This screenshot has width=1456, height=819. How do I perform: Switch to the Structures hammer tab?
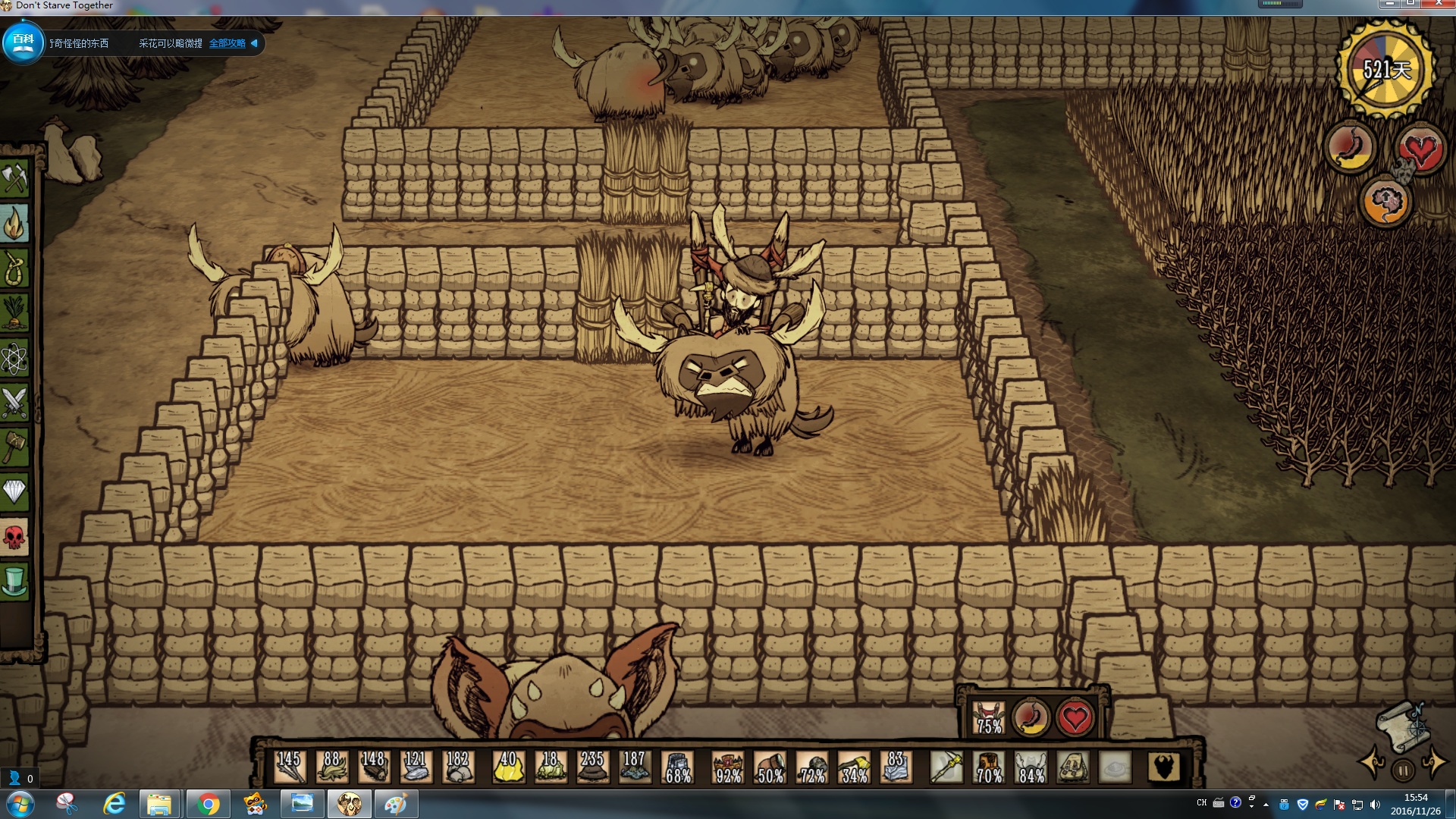[14, 447]
